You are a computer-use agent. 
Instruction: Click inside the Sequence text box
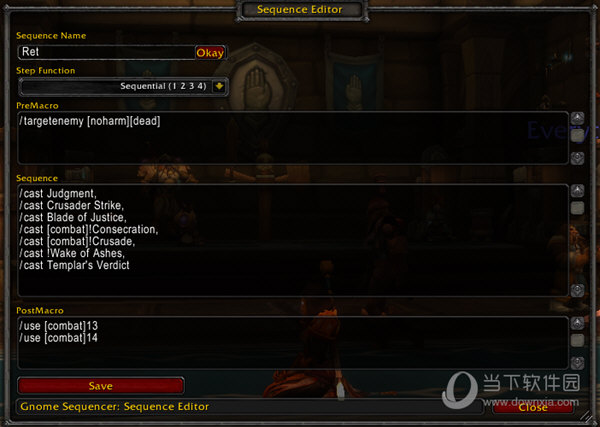290,240
